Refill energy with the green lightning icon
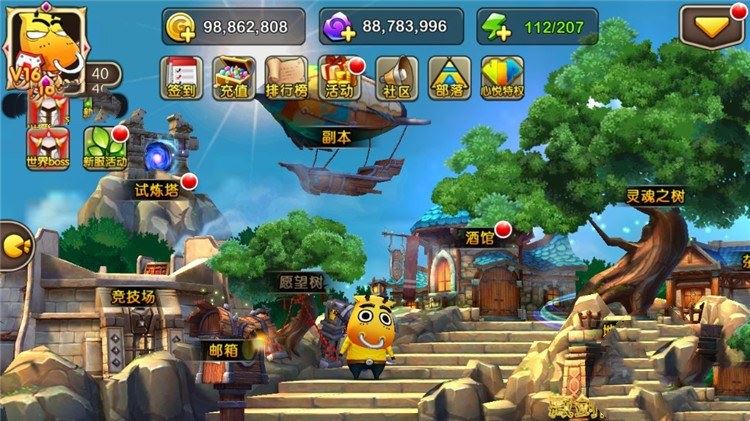 [495, 27]
